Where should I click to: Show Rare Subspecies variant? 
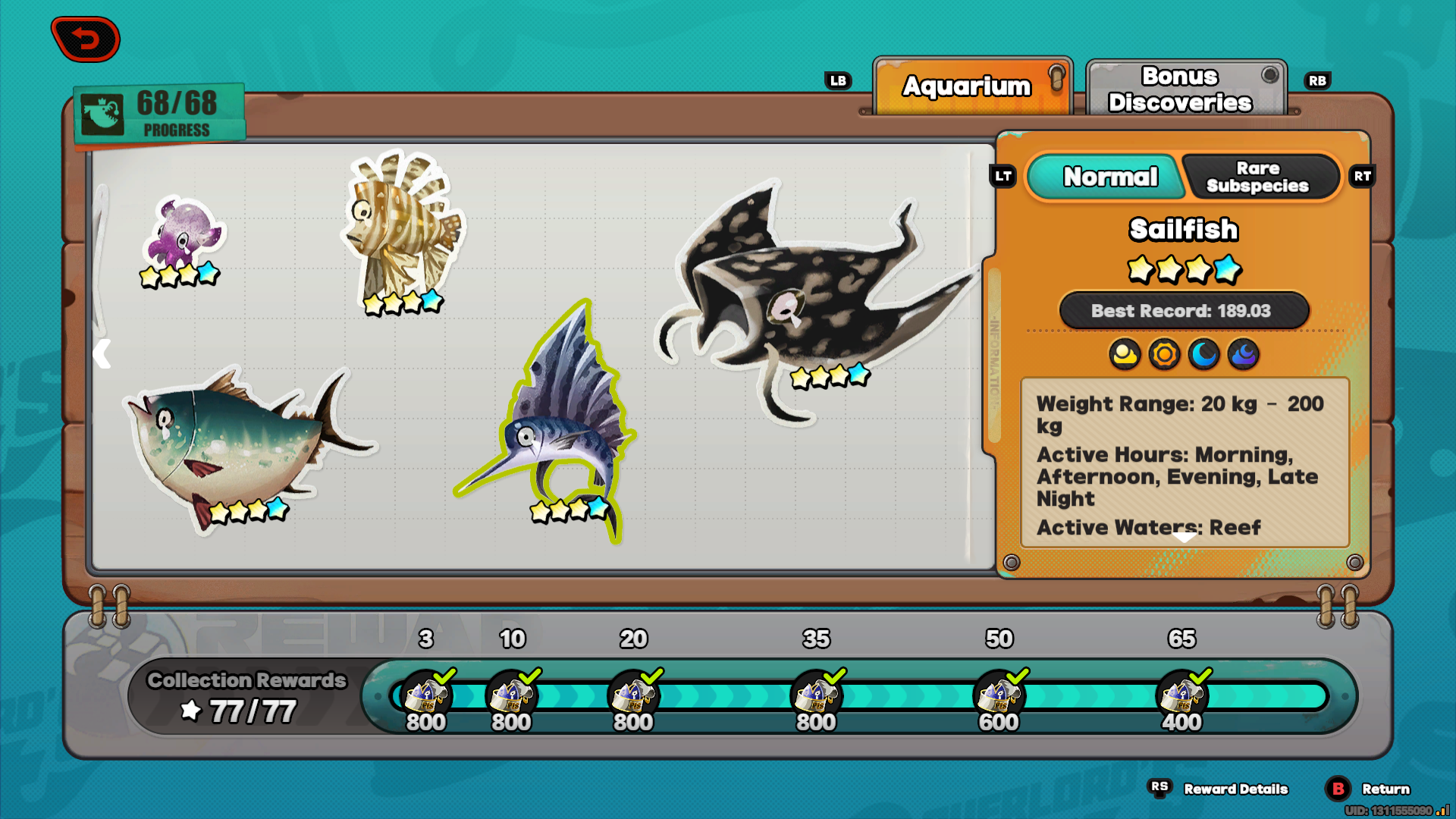point(1260,177)
